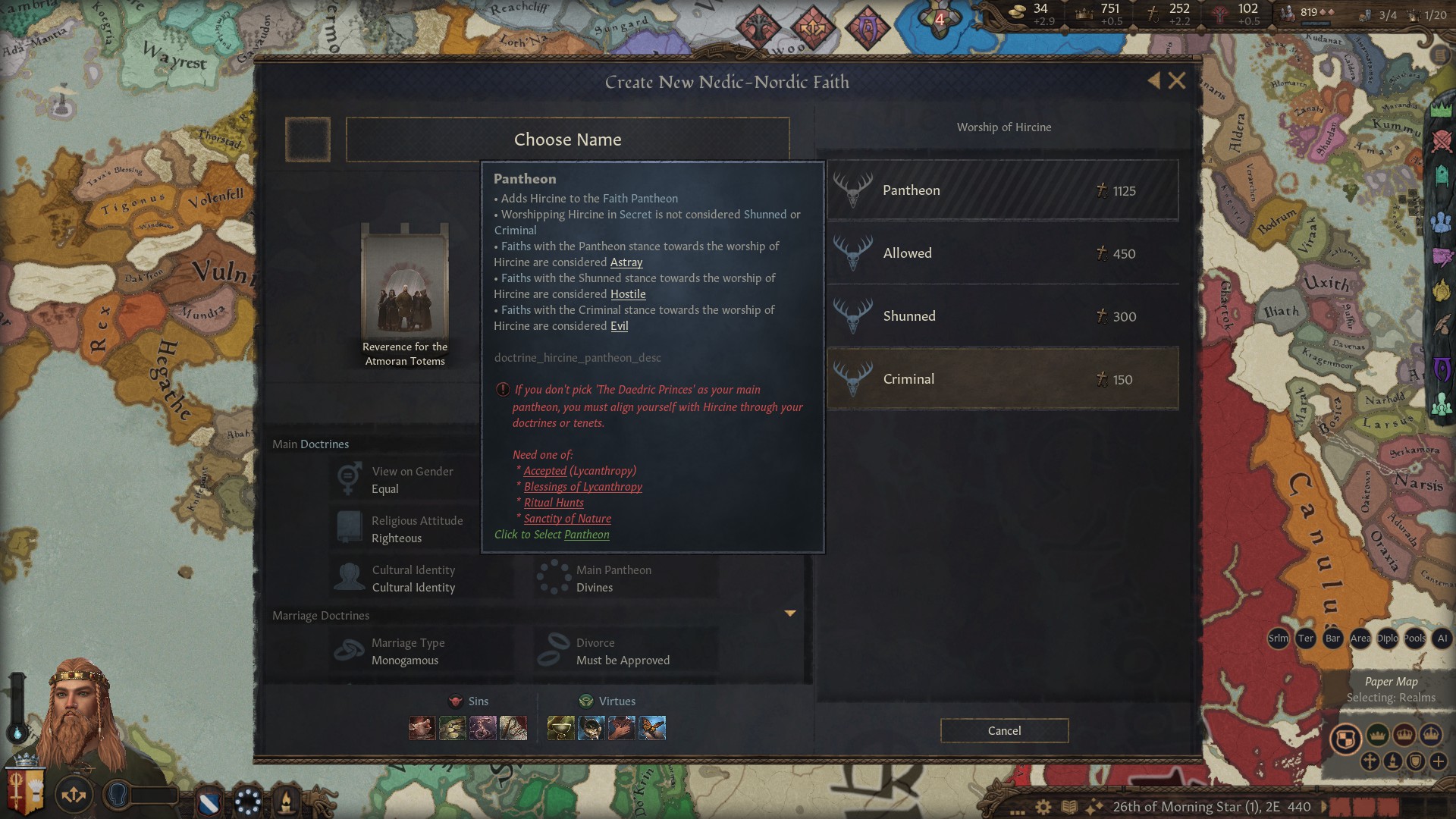1456x819 pixels.
Task: Click the character finder head silhouette at bottom left
Action: click(116, 795)
